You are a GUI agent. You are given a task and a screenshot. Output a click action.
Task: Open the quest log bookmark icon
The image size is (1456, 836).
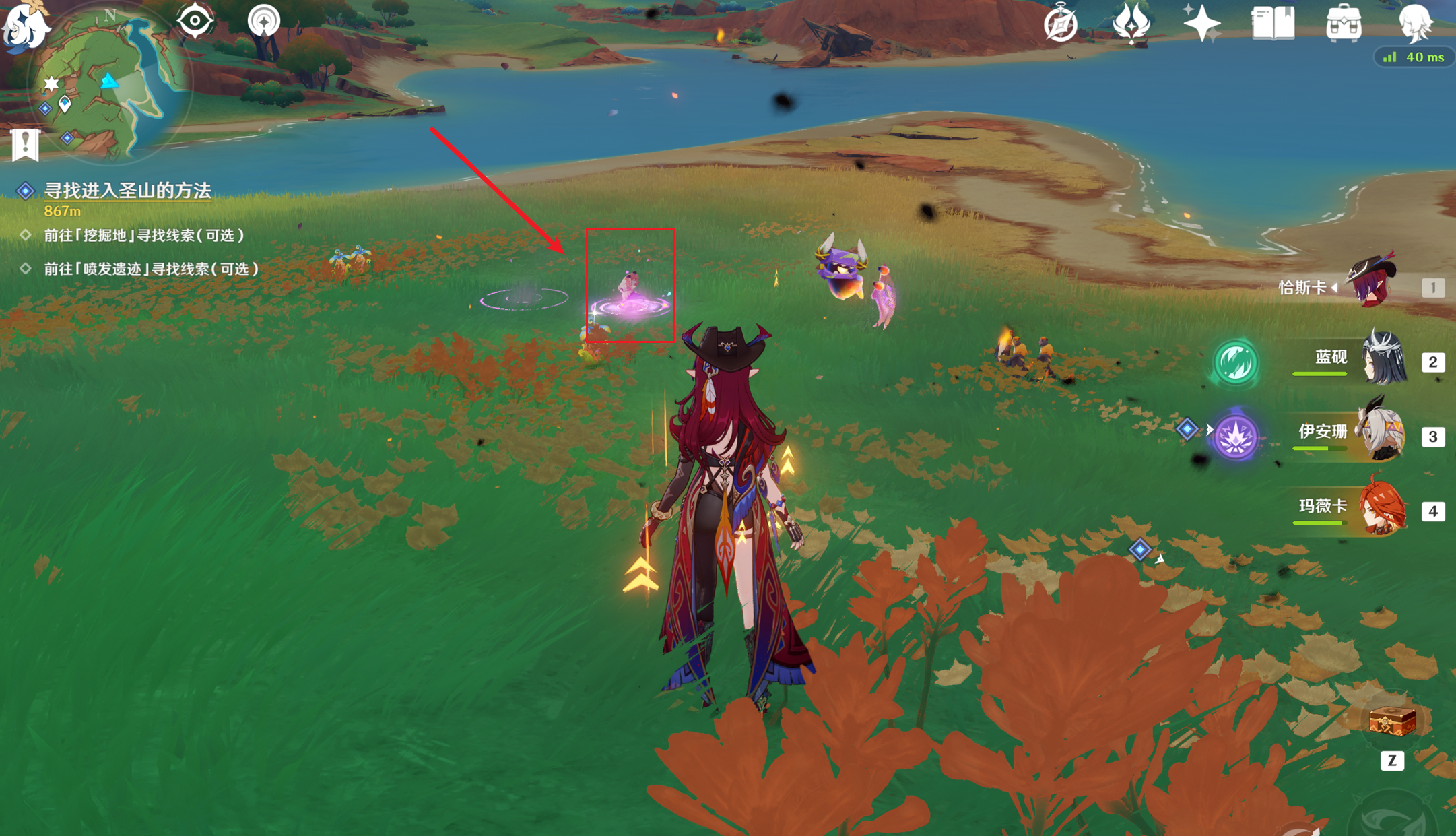tap(26, 144)
